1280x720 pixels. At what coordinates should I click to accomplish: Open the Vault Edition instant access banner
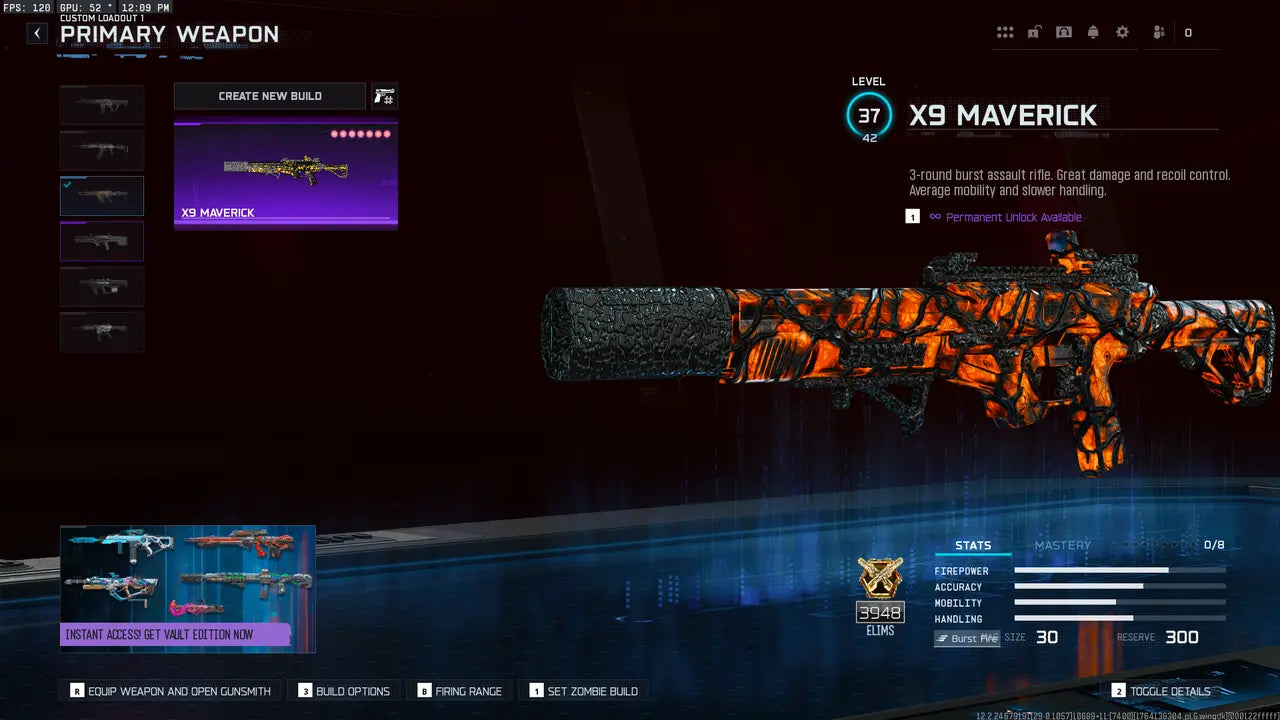pyautogui.click(x=188, y=589)
